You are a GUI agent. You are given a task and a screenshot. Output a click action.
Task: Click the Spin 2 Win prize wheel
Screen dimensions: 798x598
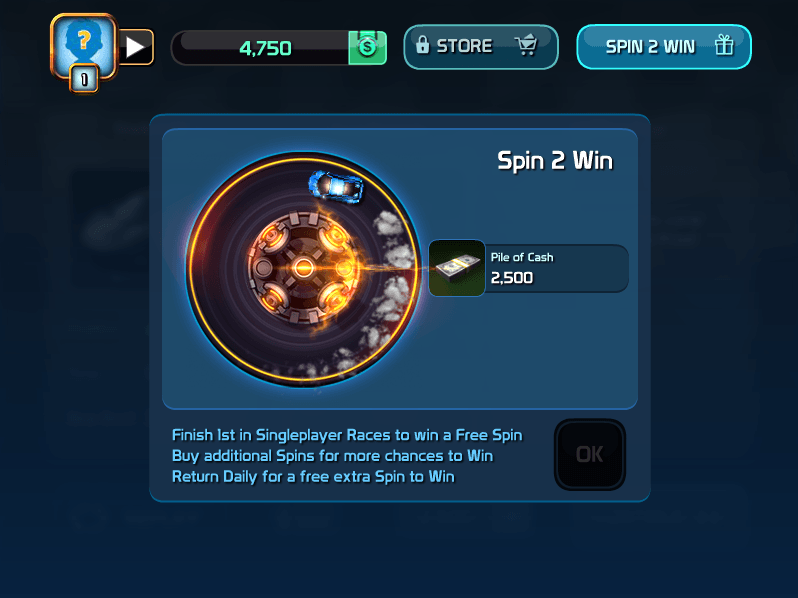pyautogui.click(x=303, y=269)
